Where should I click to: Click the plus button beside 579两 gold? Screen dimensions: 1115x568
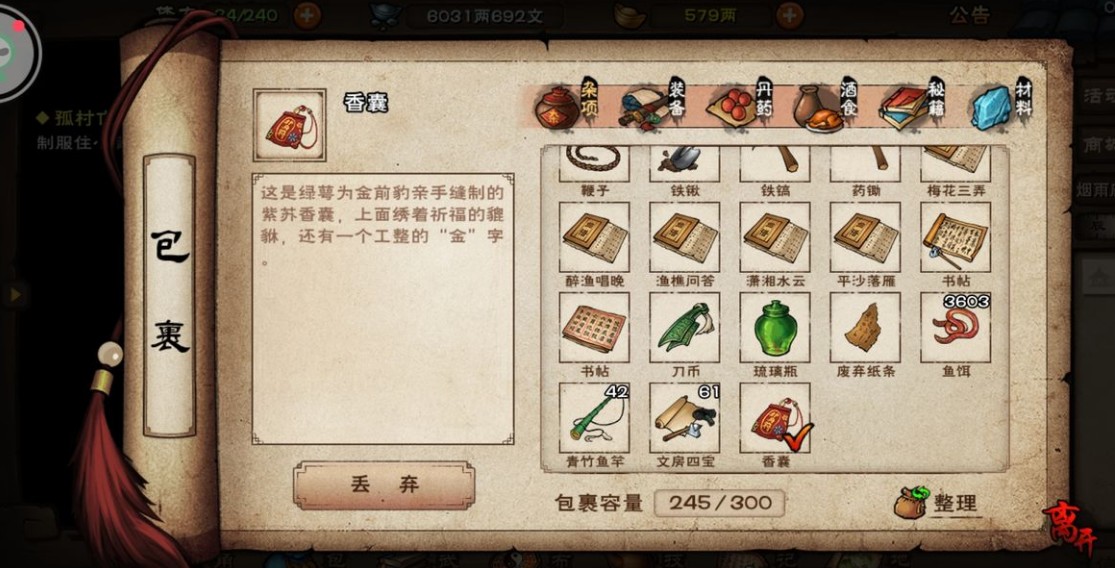[x=790, y=15]
